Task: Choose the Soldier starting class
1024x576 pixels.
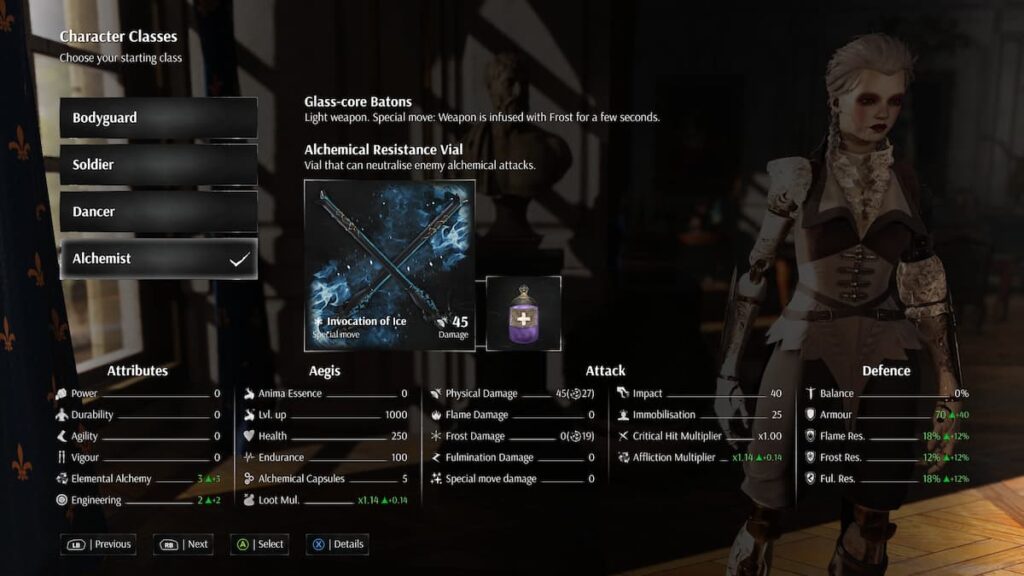Action: point(158,165)
